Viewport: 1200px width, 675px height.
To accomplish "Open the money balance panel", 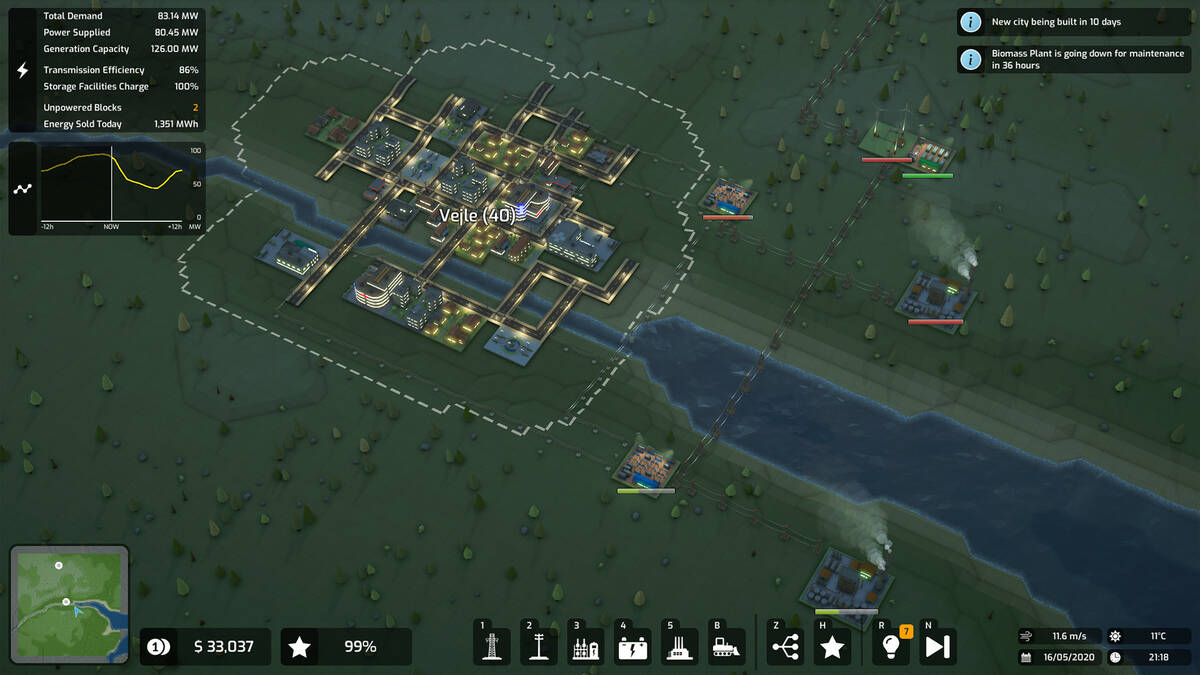I will pyautogui.click(x=206, y=647).
